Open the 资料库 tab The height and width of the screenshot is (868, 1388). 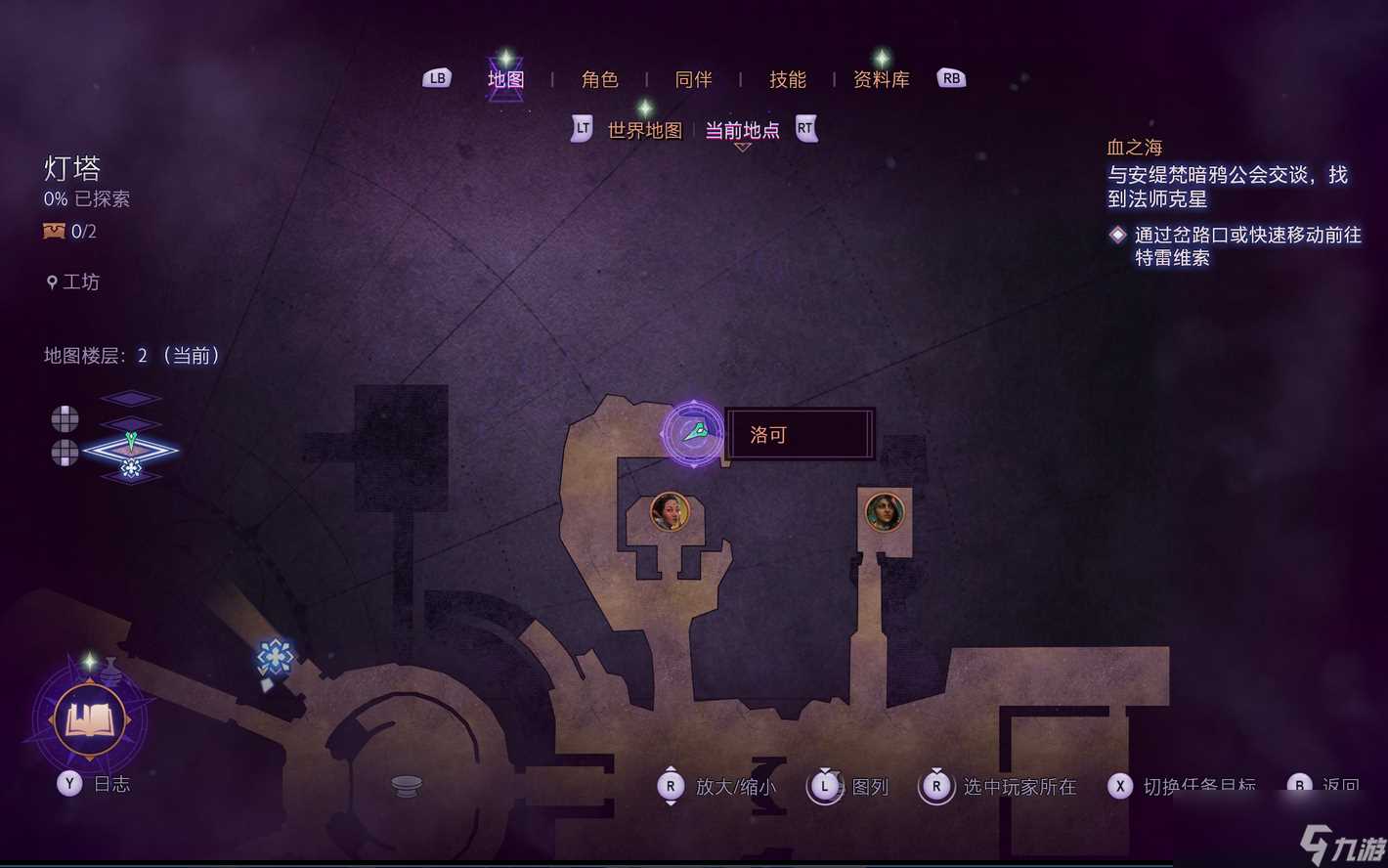tap(881, 79)
